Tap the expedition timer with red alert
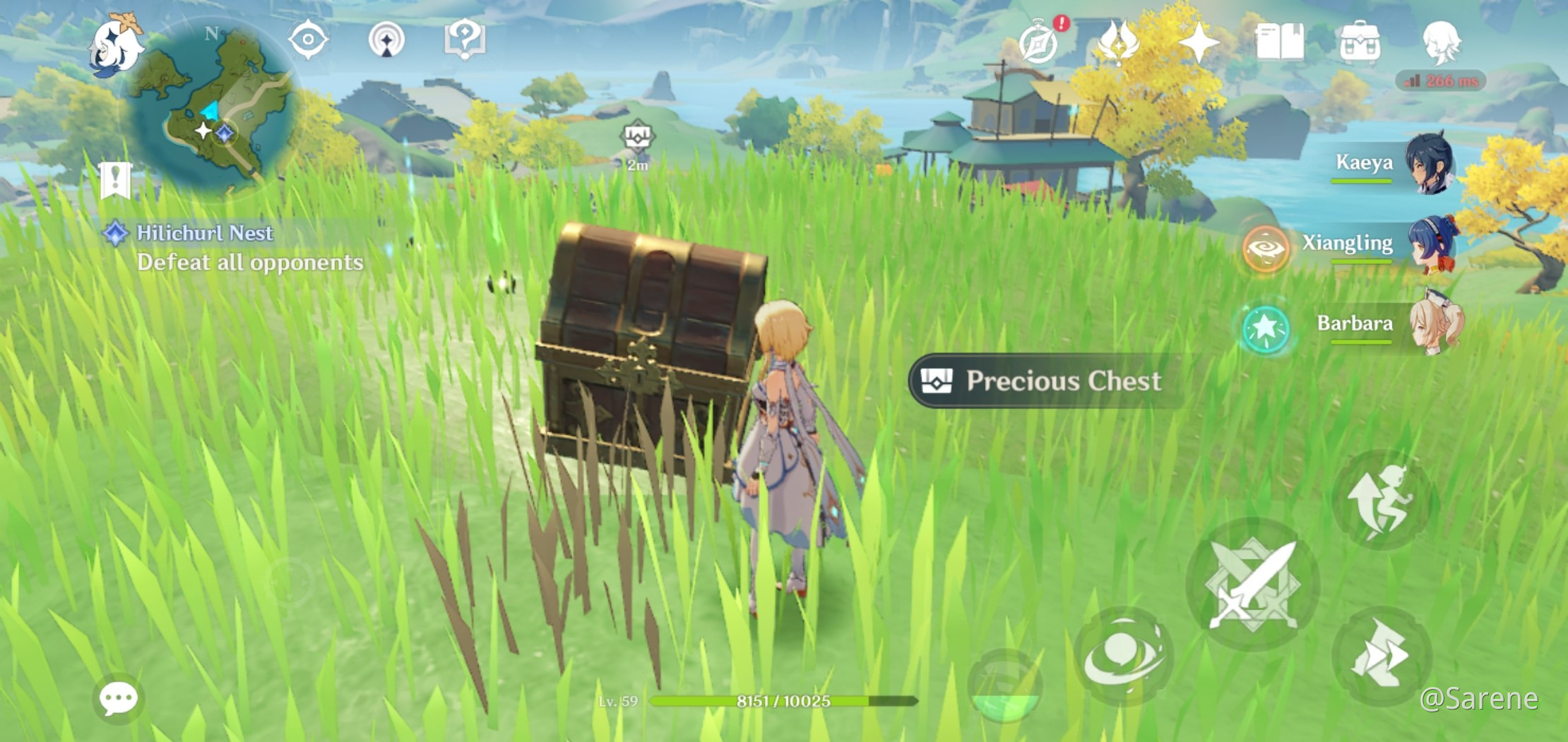The height and width of the screenshot is (742, 1568). pos(1037,42)
